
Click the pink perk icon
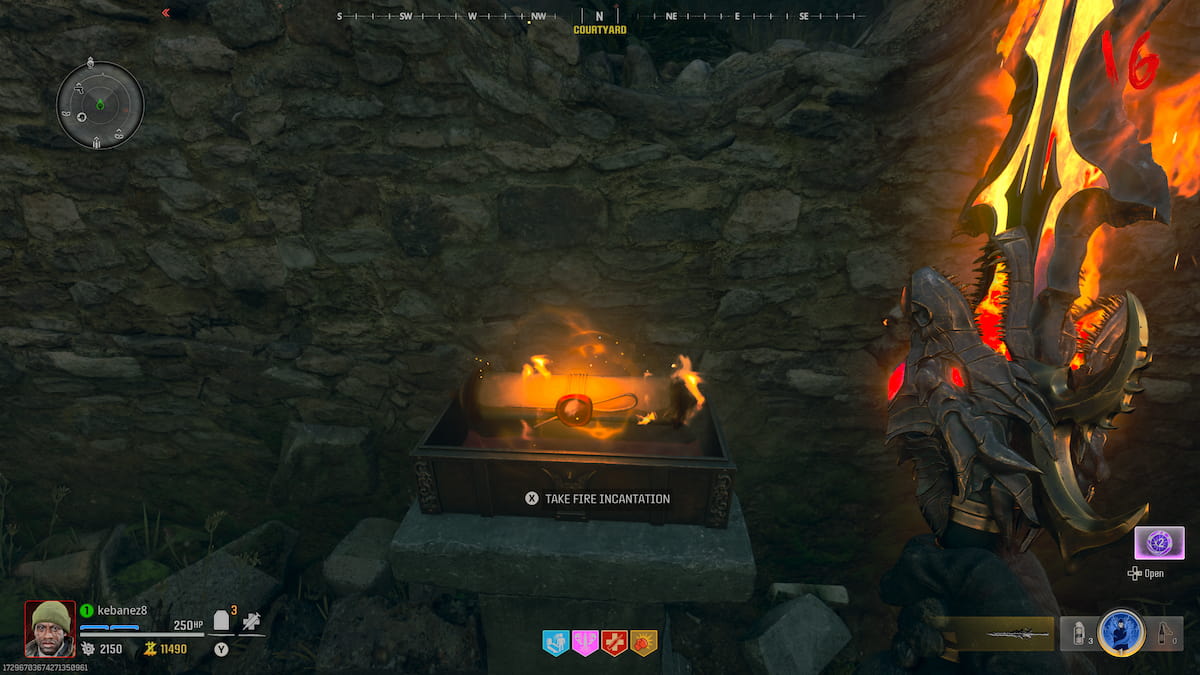585,643
